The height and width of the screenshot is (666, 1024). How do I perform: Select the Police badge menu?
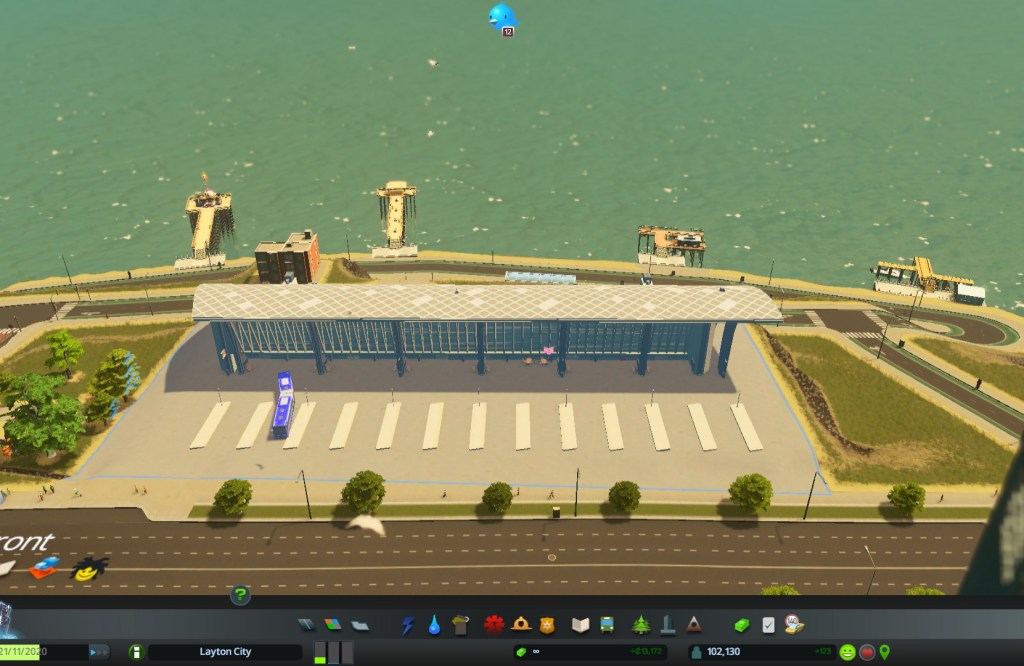[x=546, y=625]
